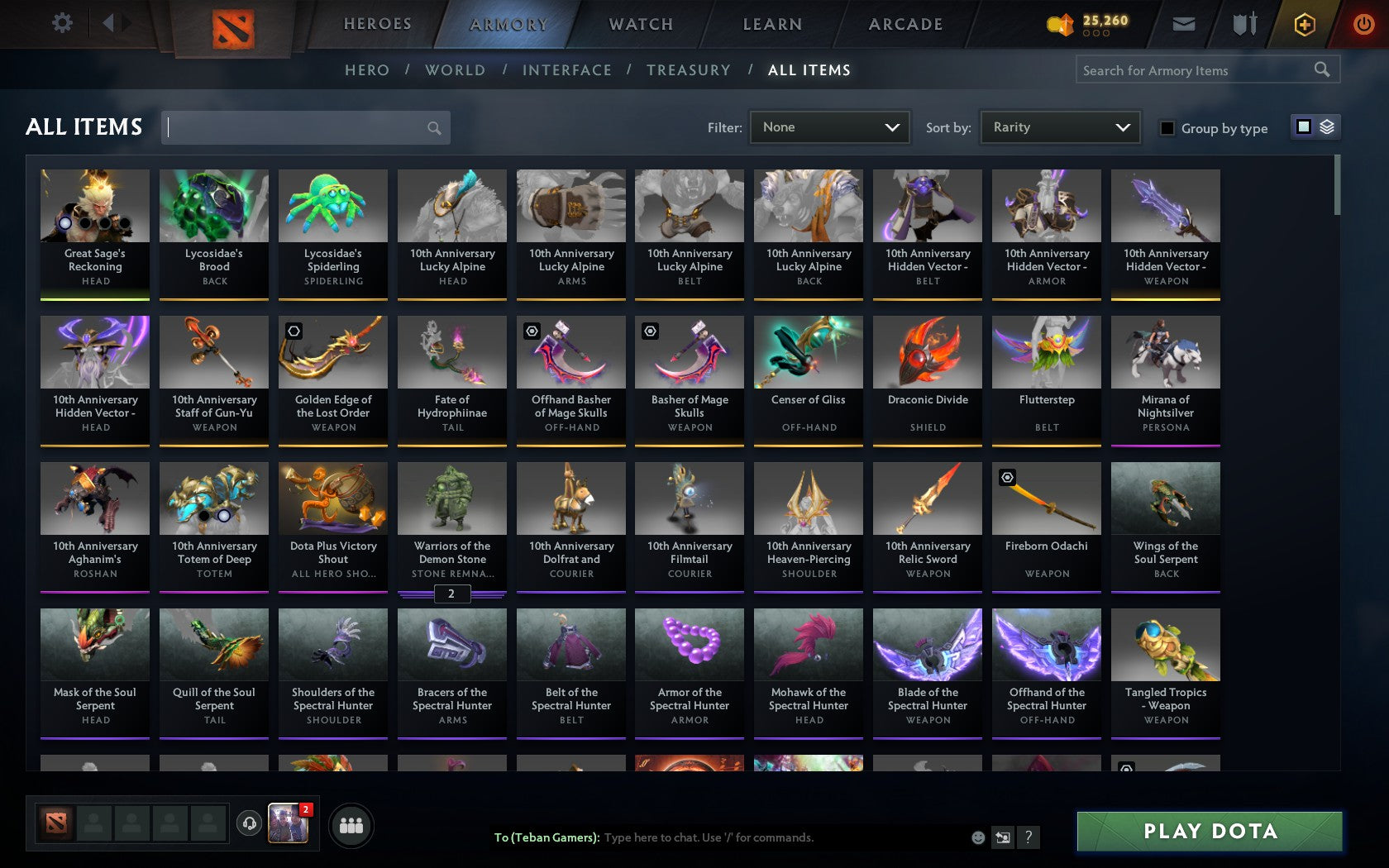The width and height of the screenshot is (1389, 868).
Task: Open Dota Plus via the hexagon plus icon
Action: (x=1305, y=24)
